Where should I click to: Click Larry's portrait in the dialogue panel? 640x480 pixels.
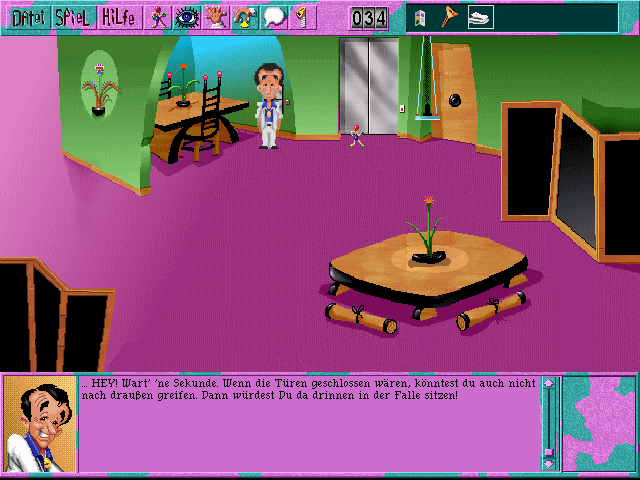click(x=39, y=423)
